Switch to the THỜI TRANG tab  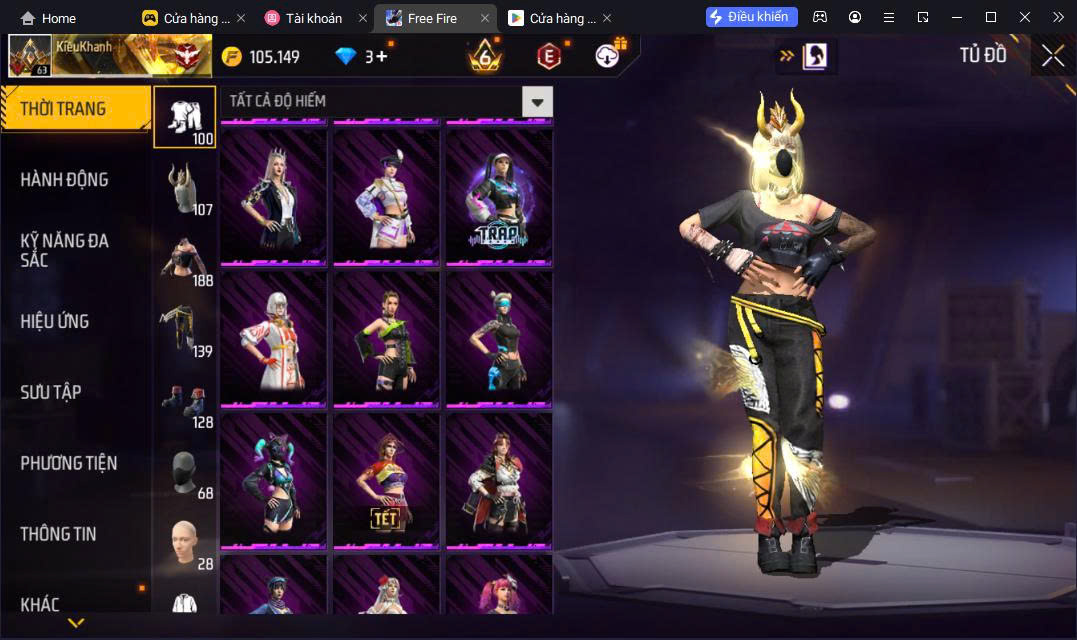[75, 109]
